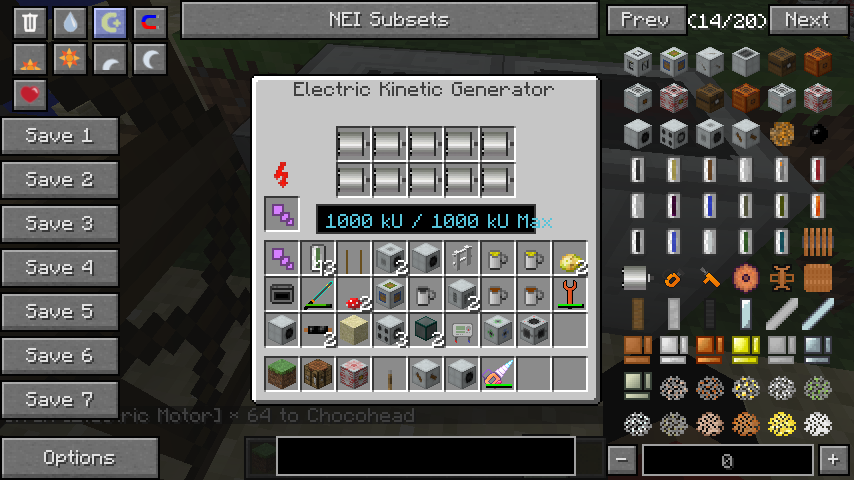Screen dimensions: 854x480
Task: Pick up the orange wrench from inventory
Action: [x=570, y=294]
